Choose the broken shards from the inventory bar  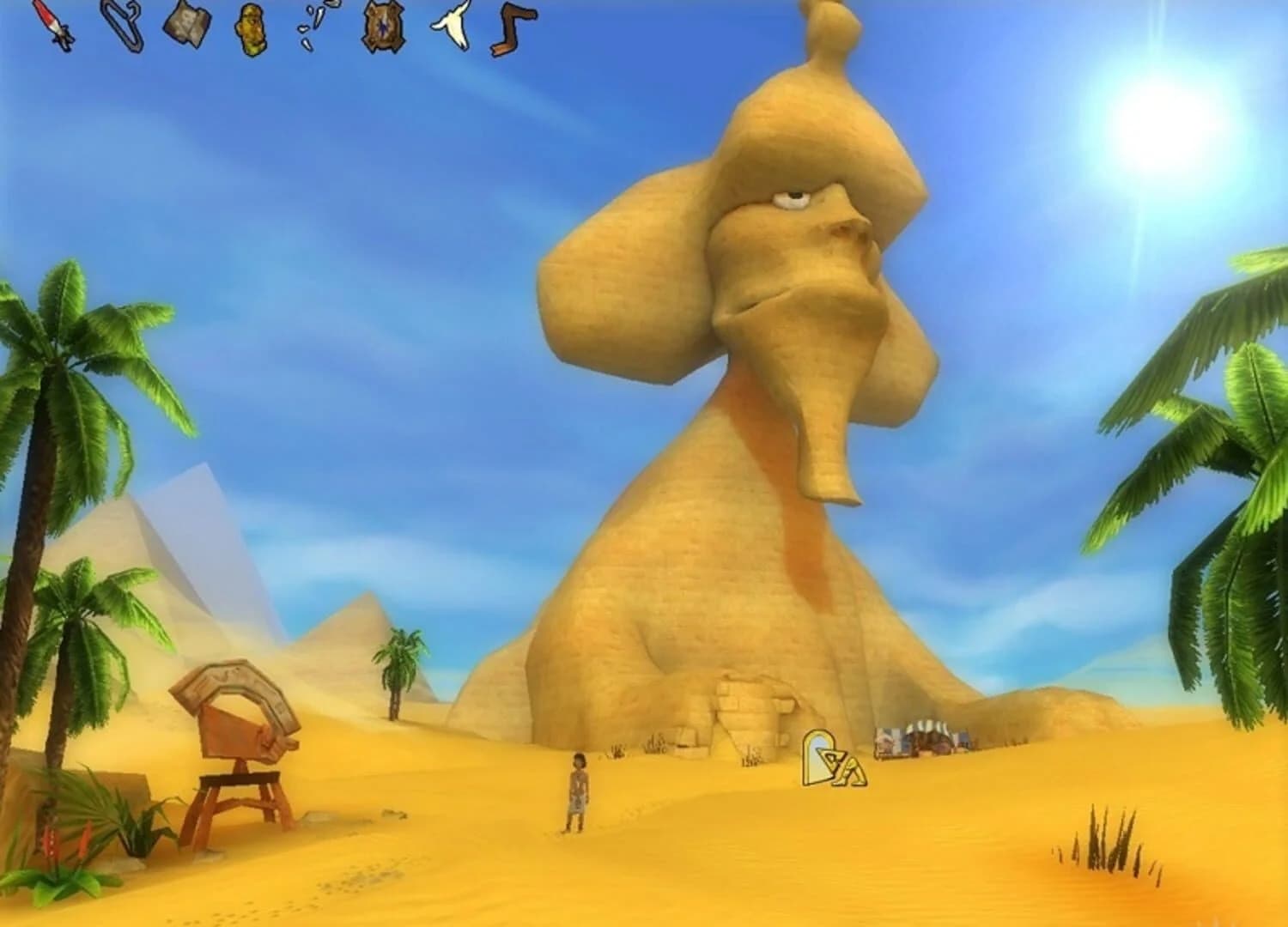click(313, 26)
